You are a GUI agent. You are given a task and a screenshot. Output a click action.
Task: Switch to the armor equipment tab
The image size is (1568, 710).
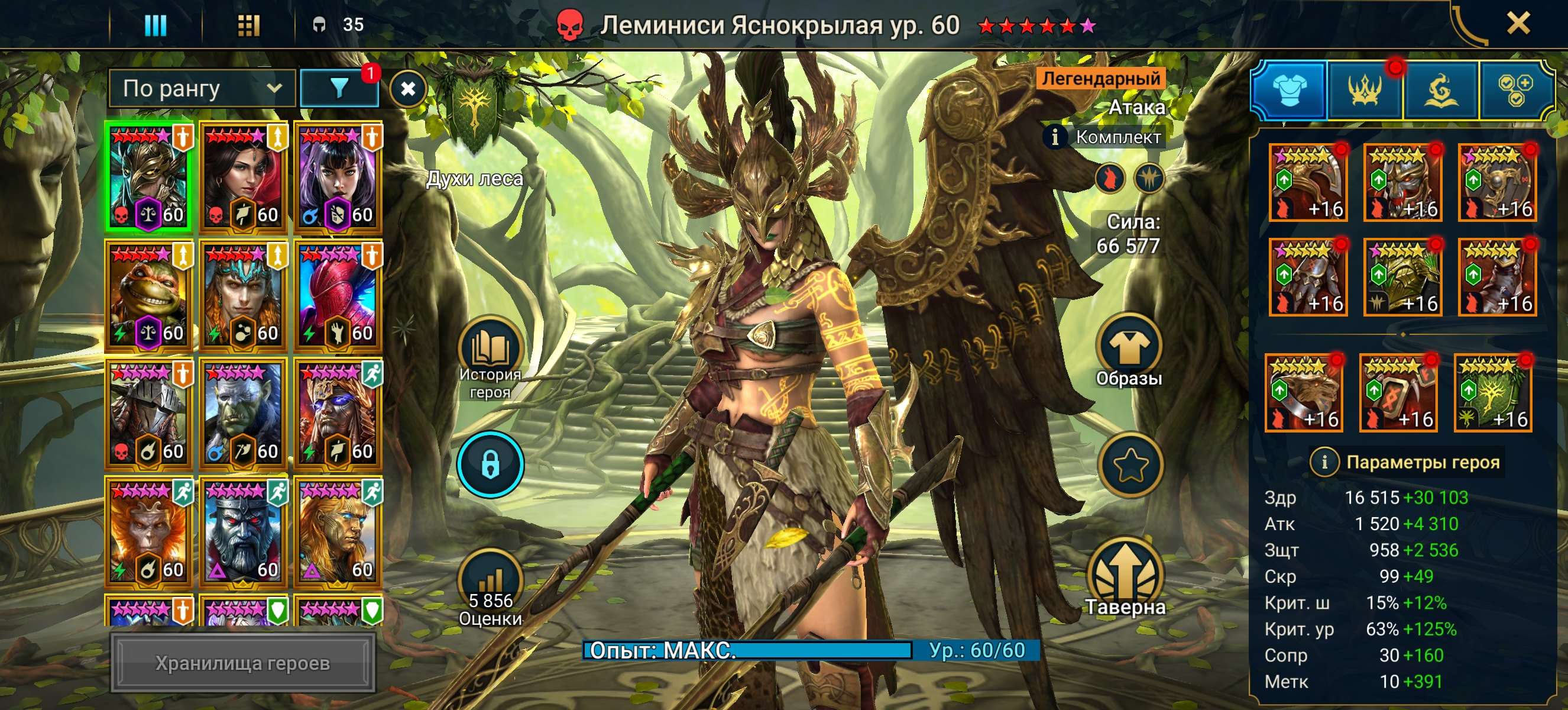tap(1288, 90)
